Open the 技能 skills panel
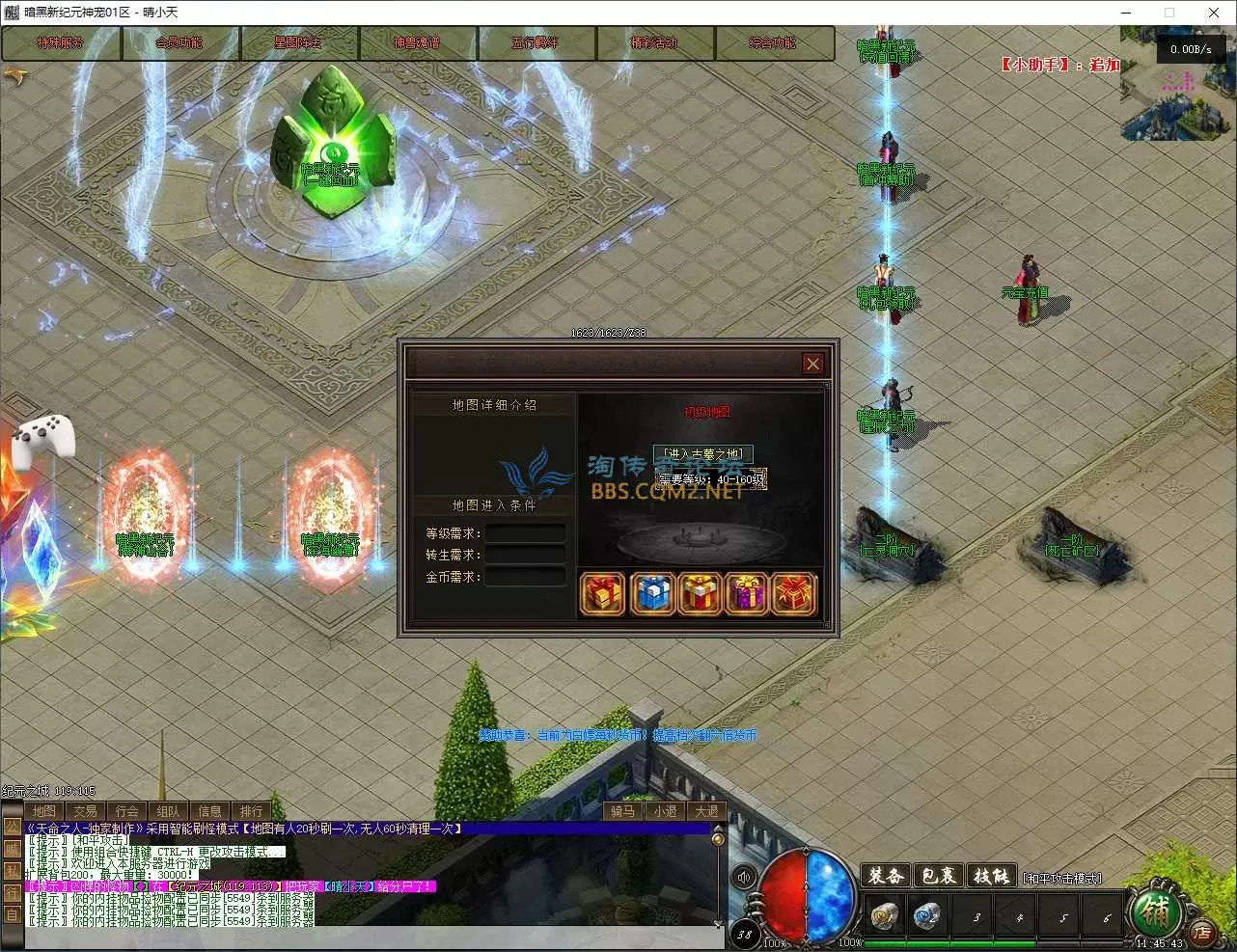Screen dimensions: 1237x952 pyautogui.click(x=991, y=876)
